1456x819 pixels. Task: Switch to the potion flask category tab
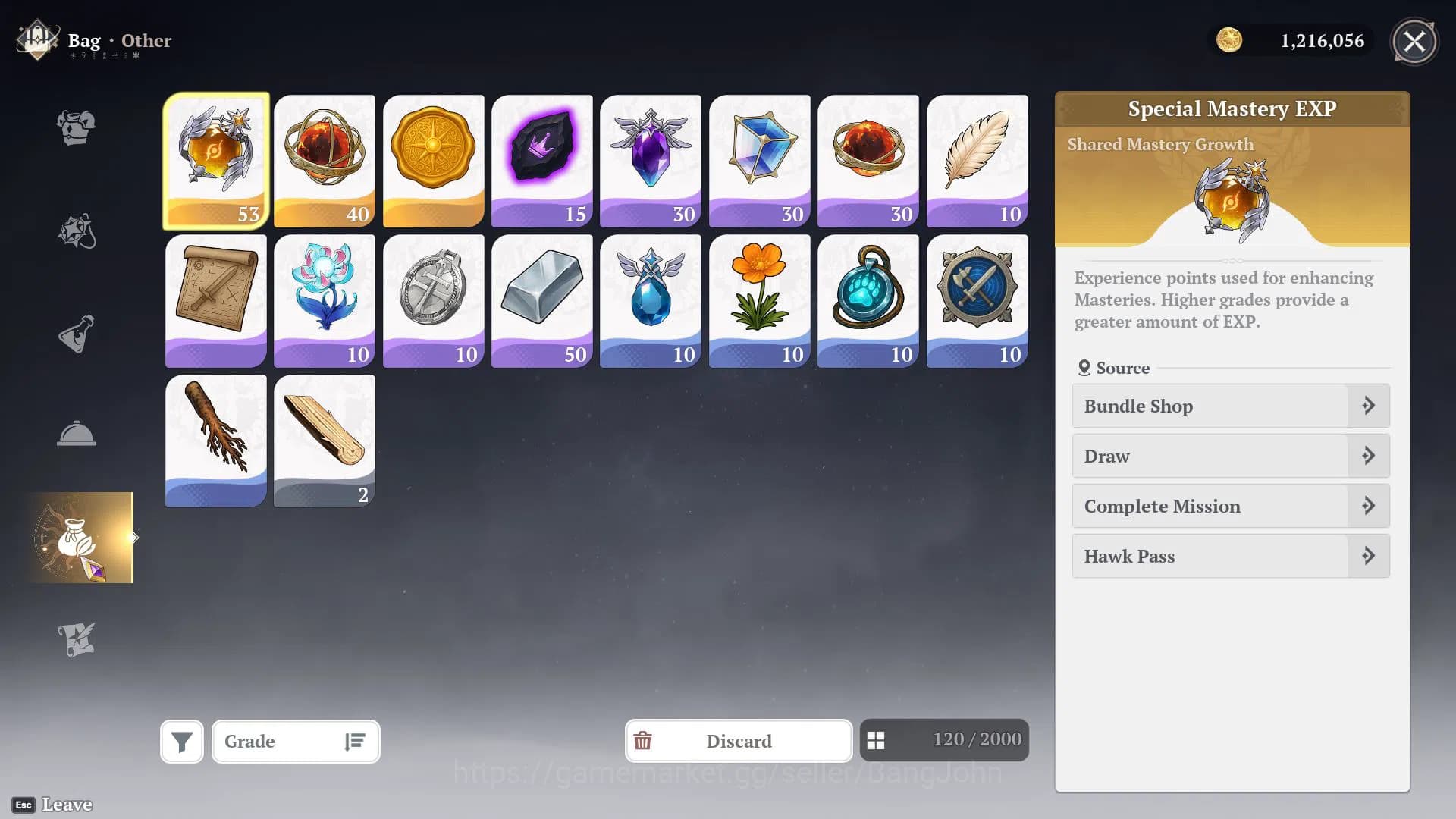[x=76, y=334]
